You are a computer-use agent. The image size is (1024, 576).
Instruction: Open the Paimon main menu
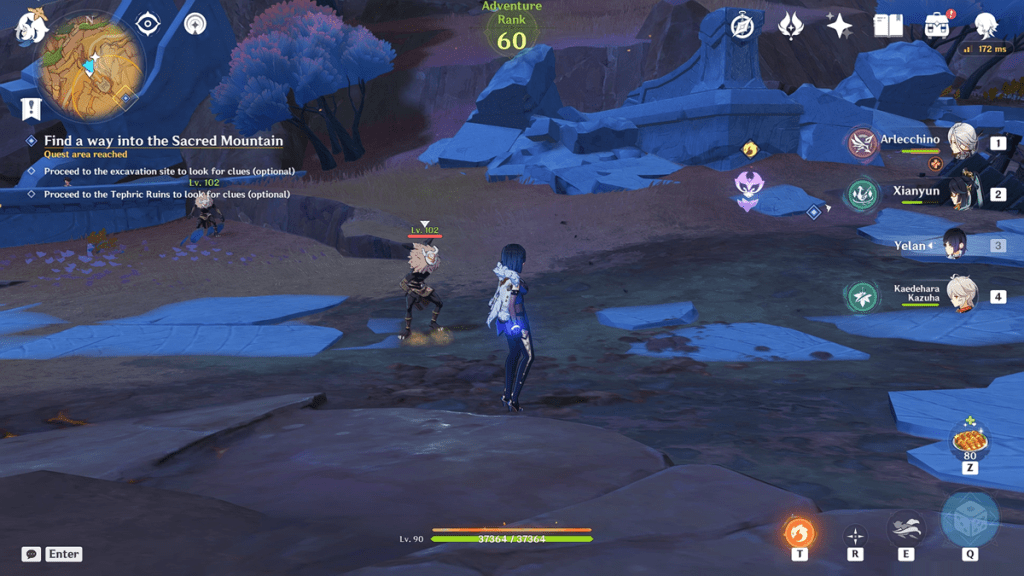(30, 27)
